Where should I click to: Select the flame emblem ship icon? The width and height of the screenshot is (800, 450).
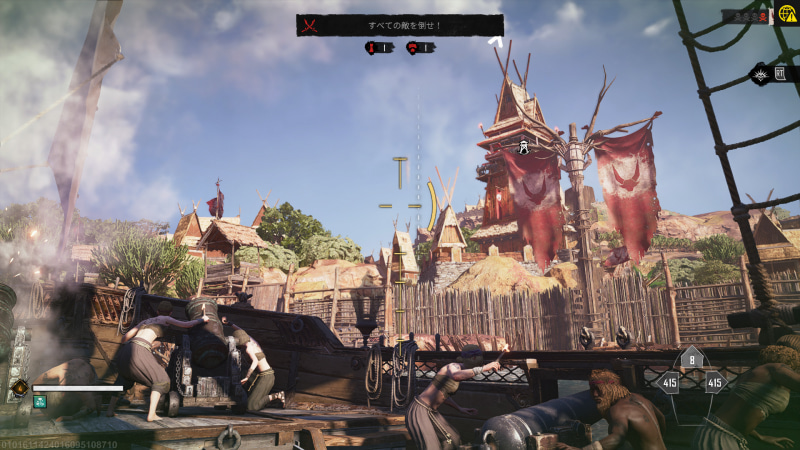tap(18, 387)
